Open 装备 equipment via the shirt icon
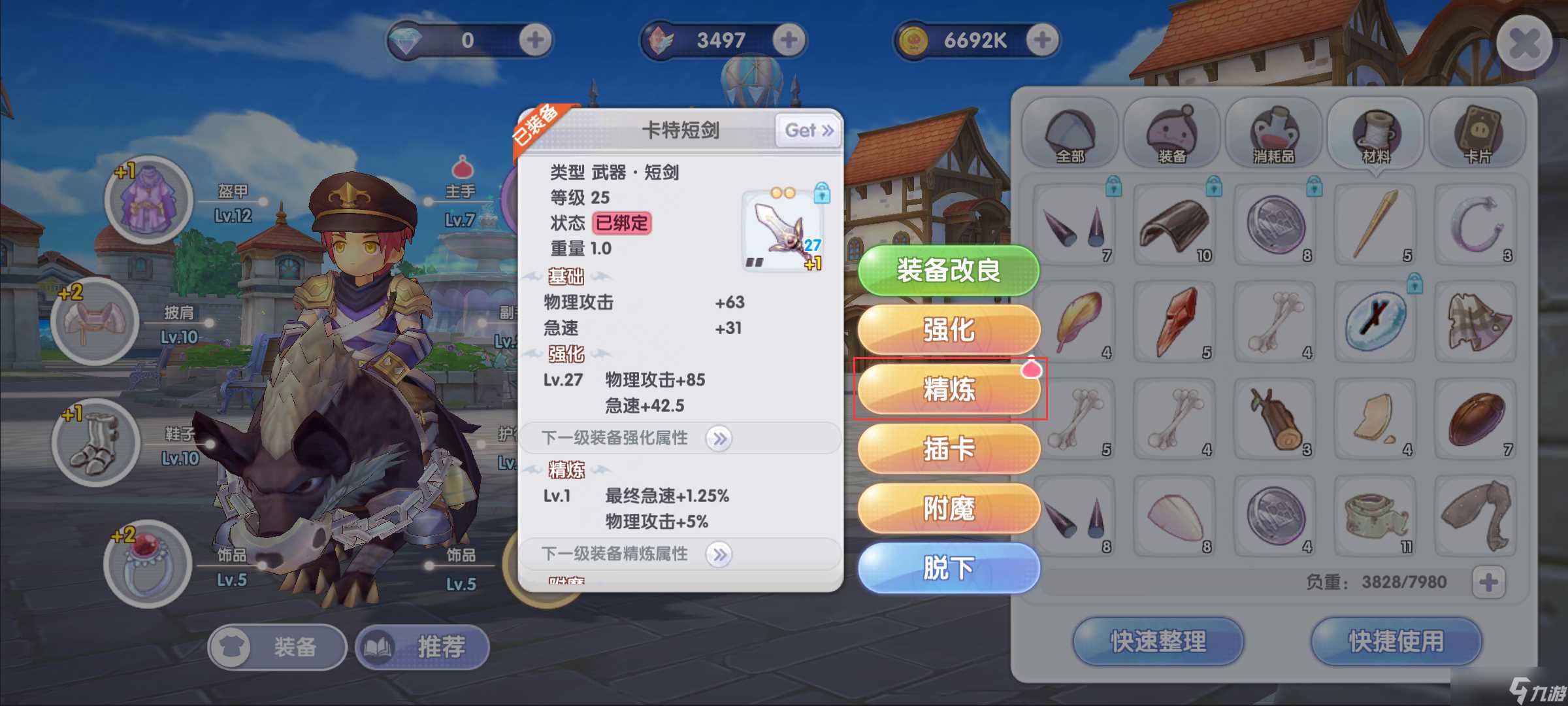This screenshot has width=1568, height=706. (x=230, y=647)
